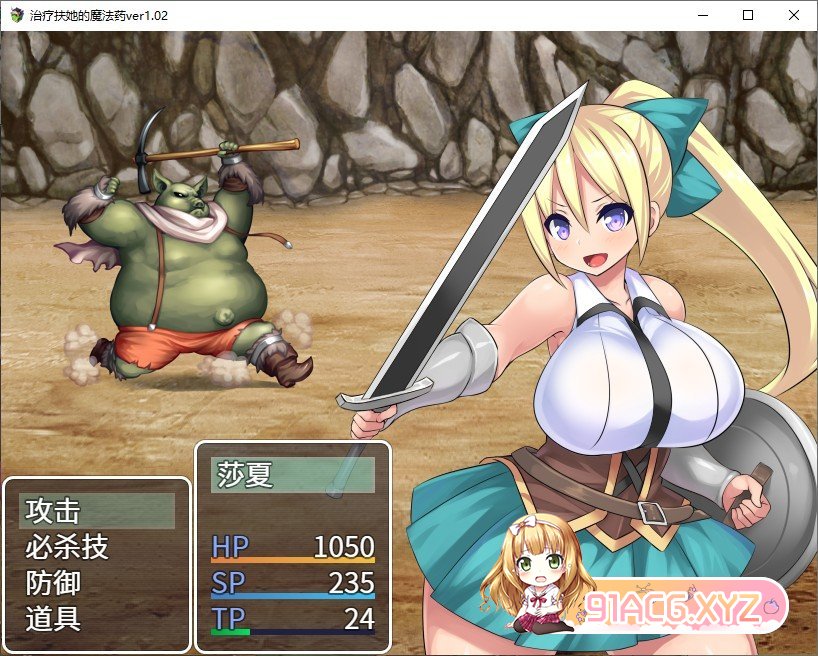Minimize the game window
Viewport: 818px width, 656px height.
(702, 15)
